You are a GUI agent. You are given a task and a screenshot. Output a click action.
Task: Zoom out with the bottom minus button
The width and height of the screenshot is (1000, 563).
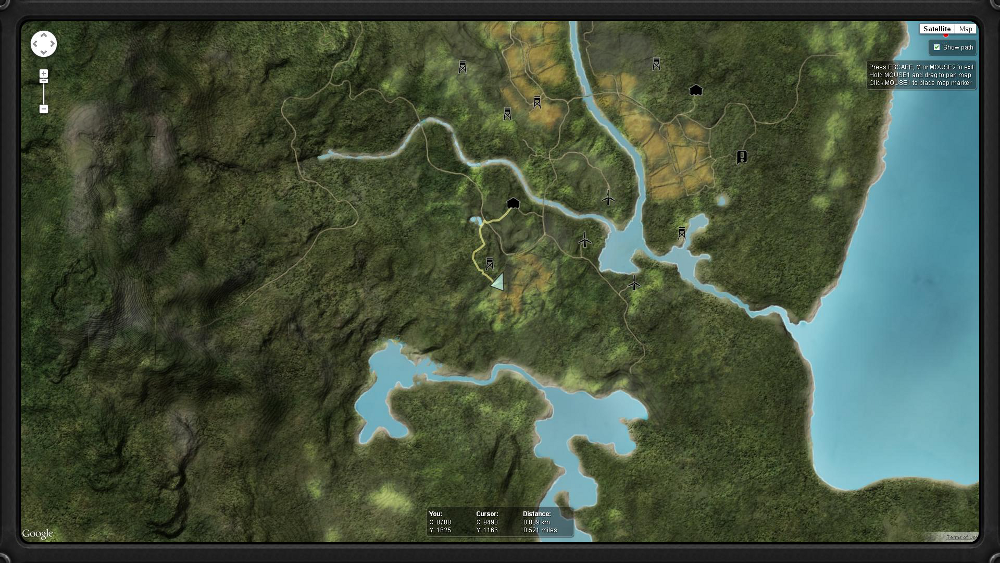[x=44, y=108]
